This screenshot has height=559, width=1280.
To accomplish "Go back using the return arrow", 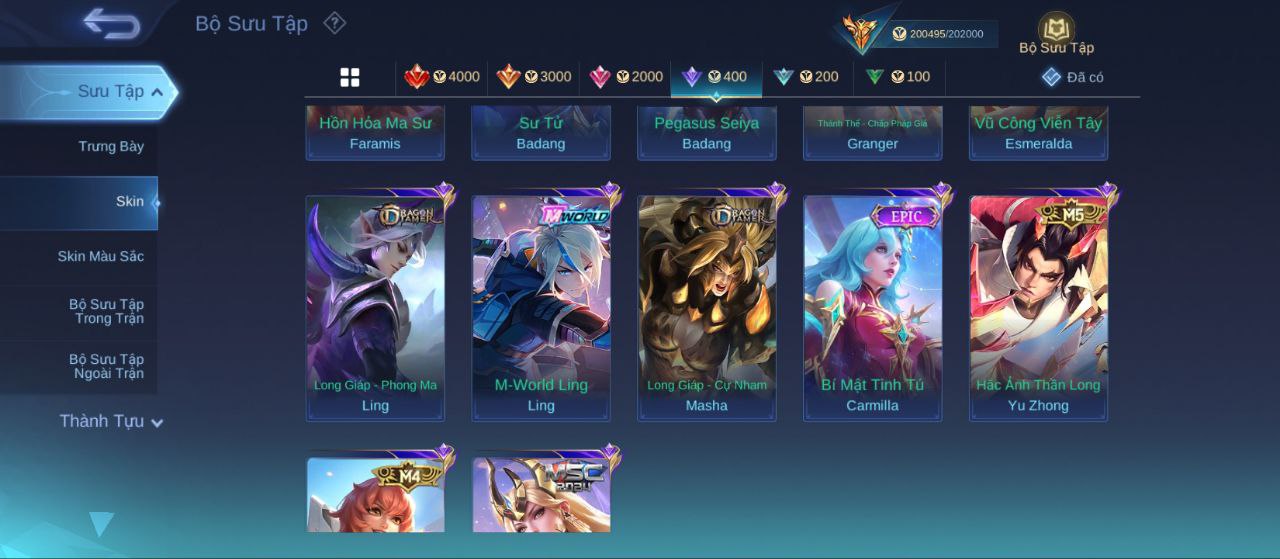I will point(111,23).
